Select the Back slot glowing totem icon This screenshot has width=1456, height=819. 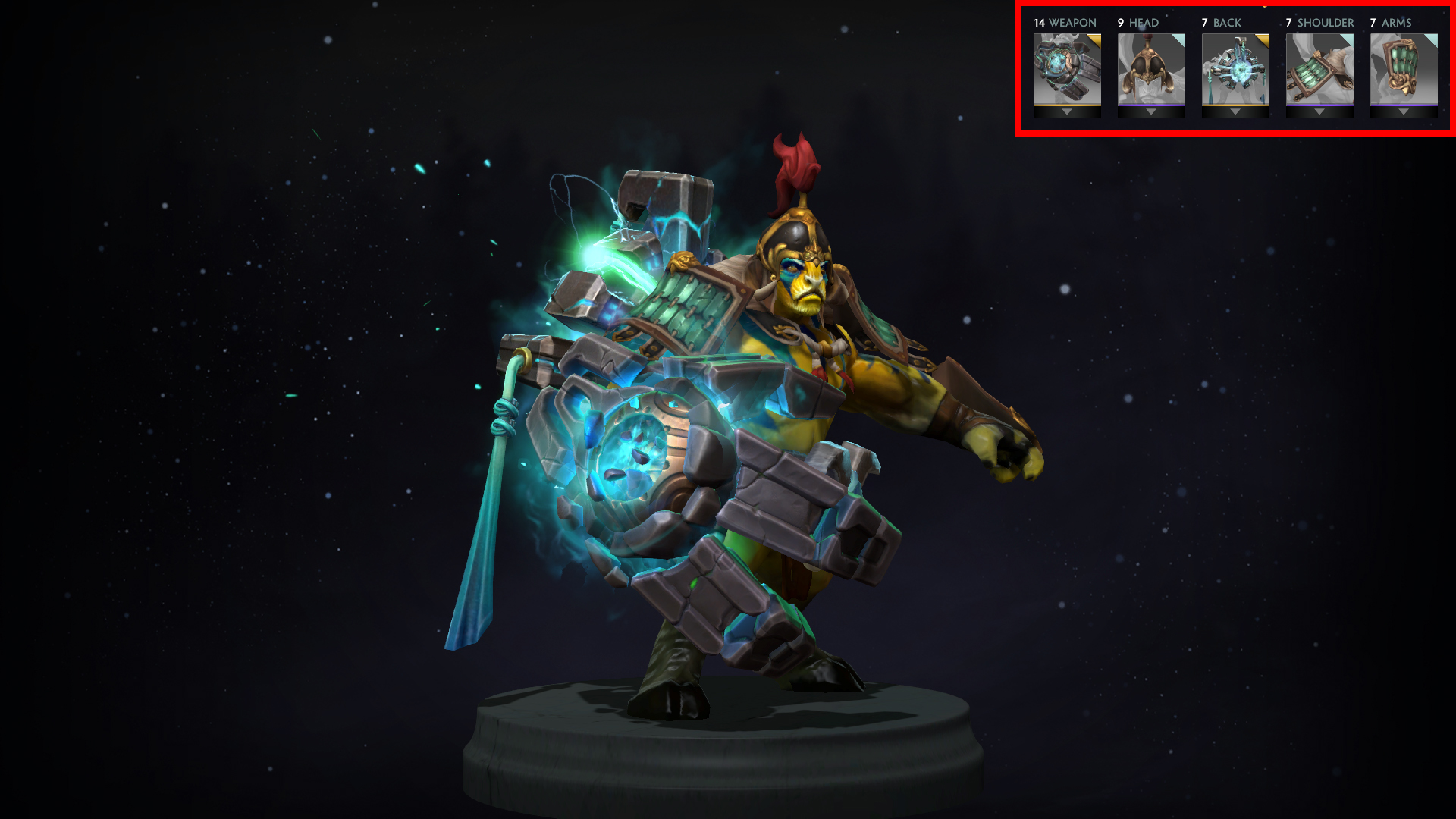[1236, 67]
